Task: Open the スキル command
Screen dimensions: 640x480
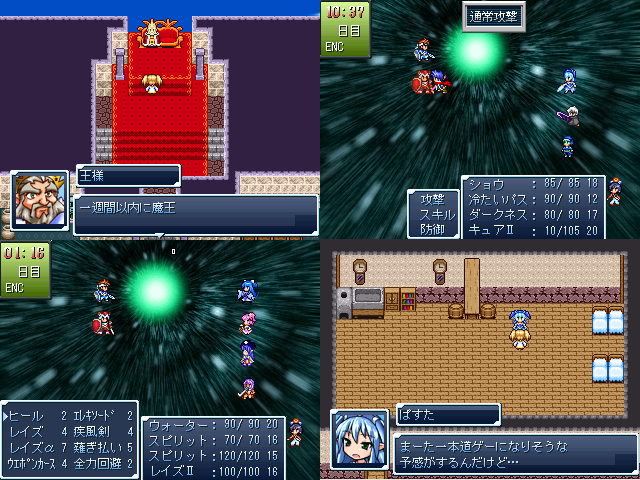Action: tap(433, 215)
